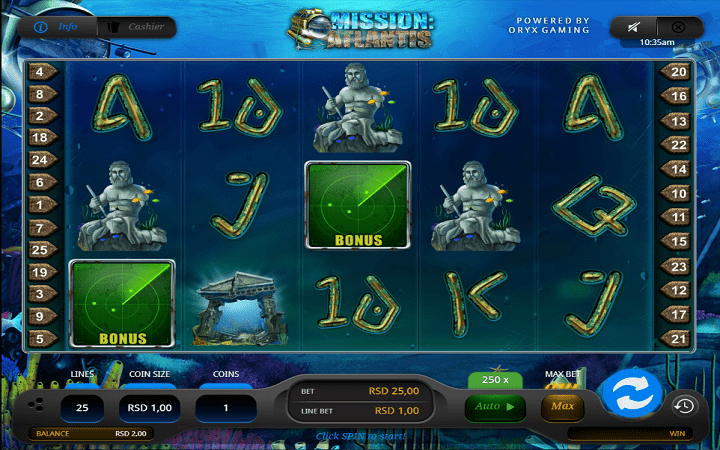Close the game with the X button
The height and width of the screenshot is (450, 720).
point(679,27)
